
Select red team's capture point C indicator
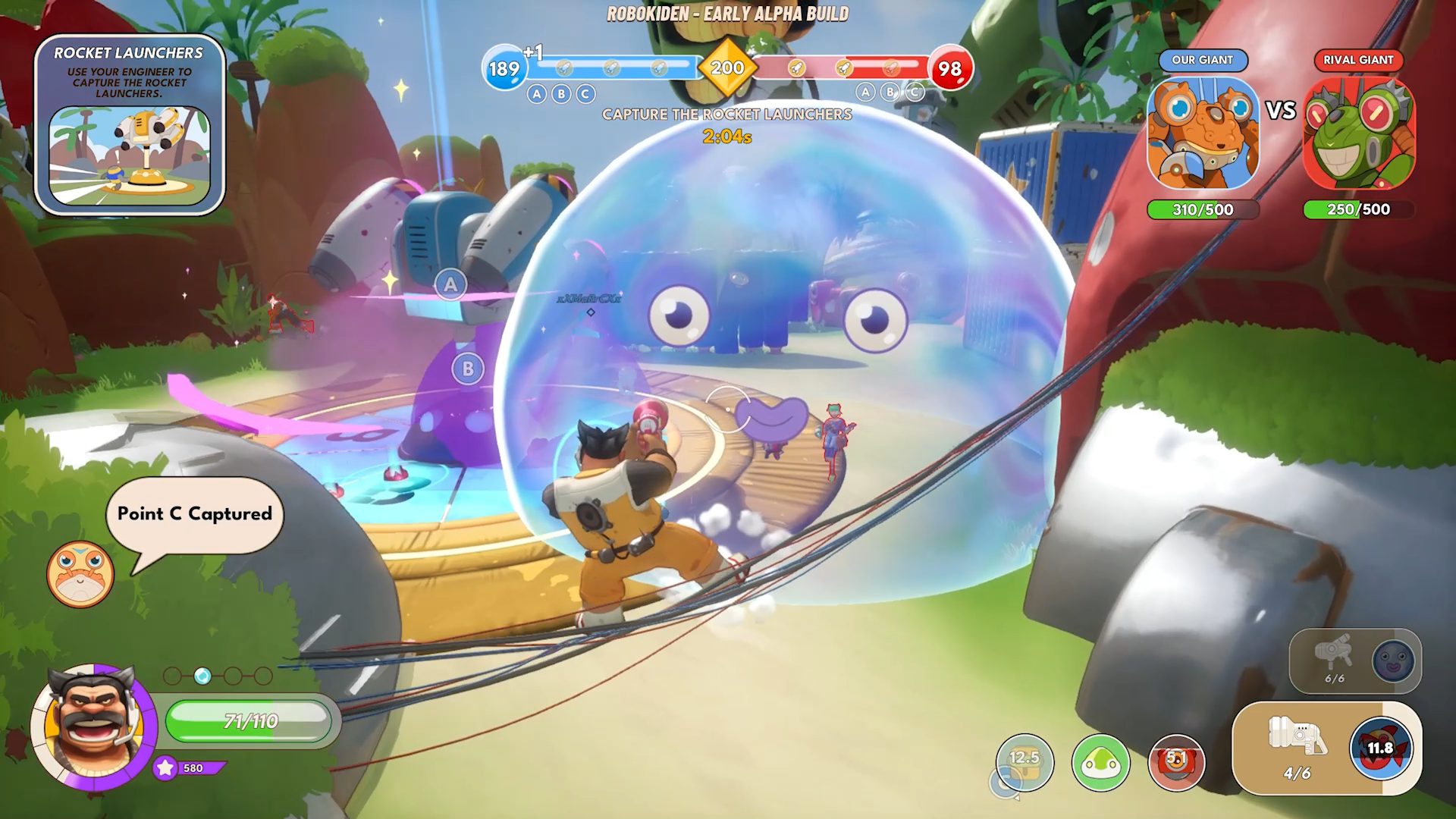915,93
